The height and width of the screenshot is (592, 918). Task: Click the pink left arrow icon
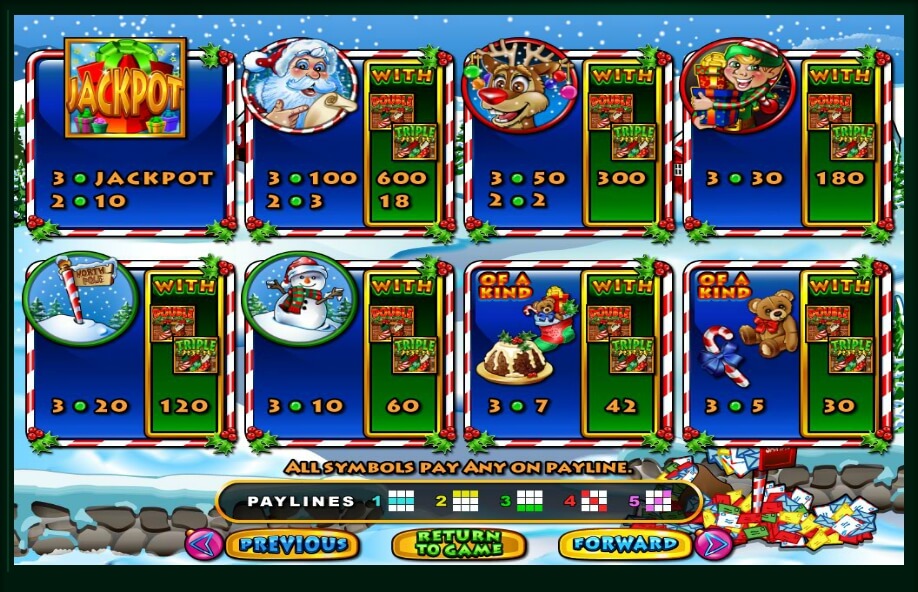(x=205, y=544)
